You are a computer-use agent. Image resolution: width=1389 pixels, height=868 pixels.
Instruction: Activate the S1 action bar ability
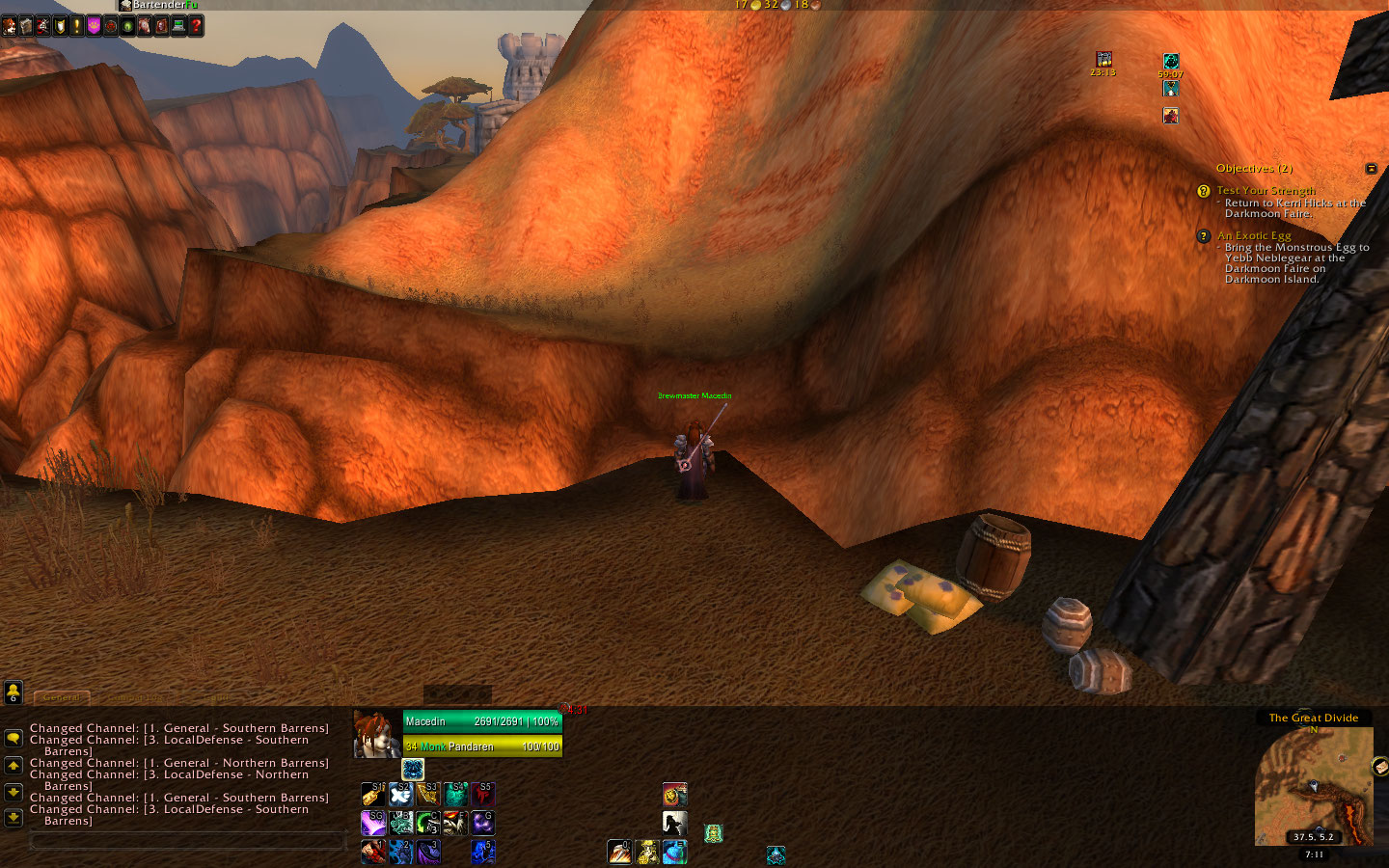pyautogui.click(x=373, y=794)
